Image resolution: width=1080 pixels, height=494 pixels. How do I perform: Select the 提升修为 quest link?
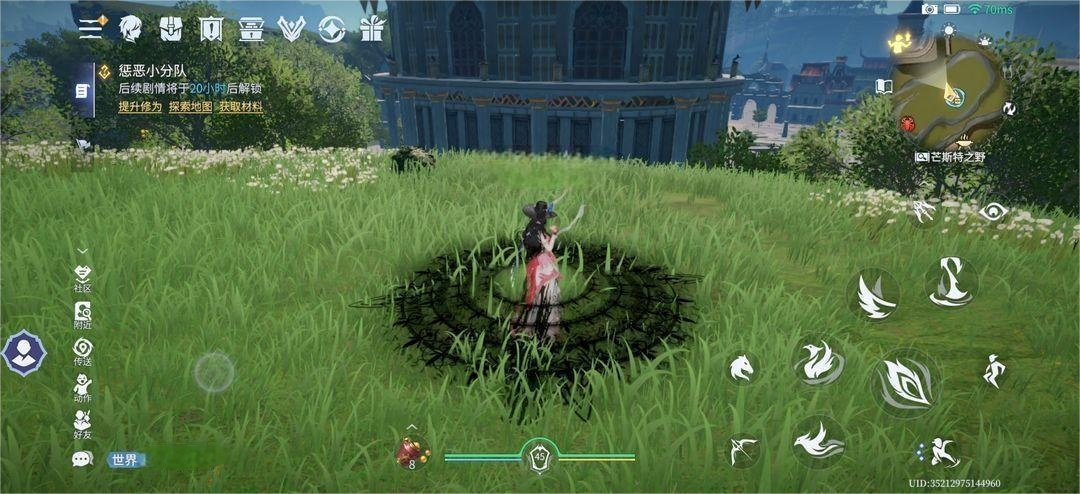point(140,107)
